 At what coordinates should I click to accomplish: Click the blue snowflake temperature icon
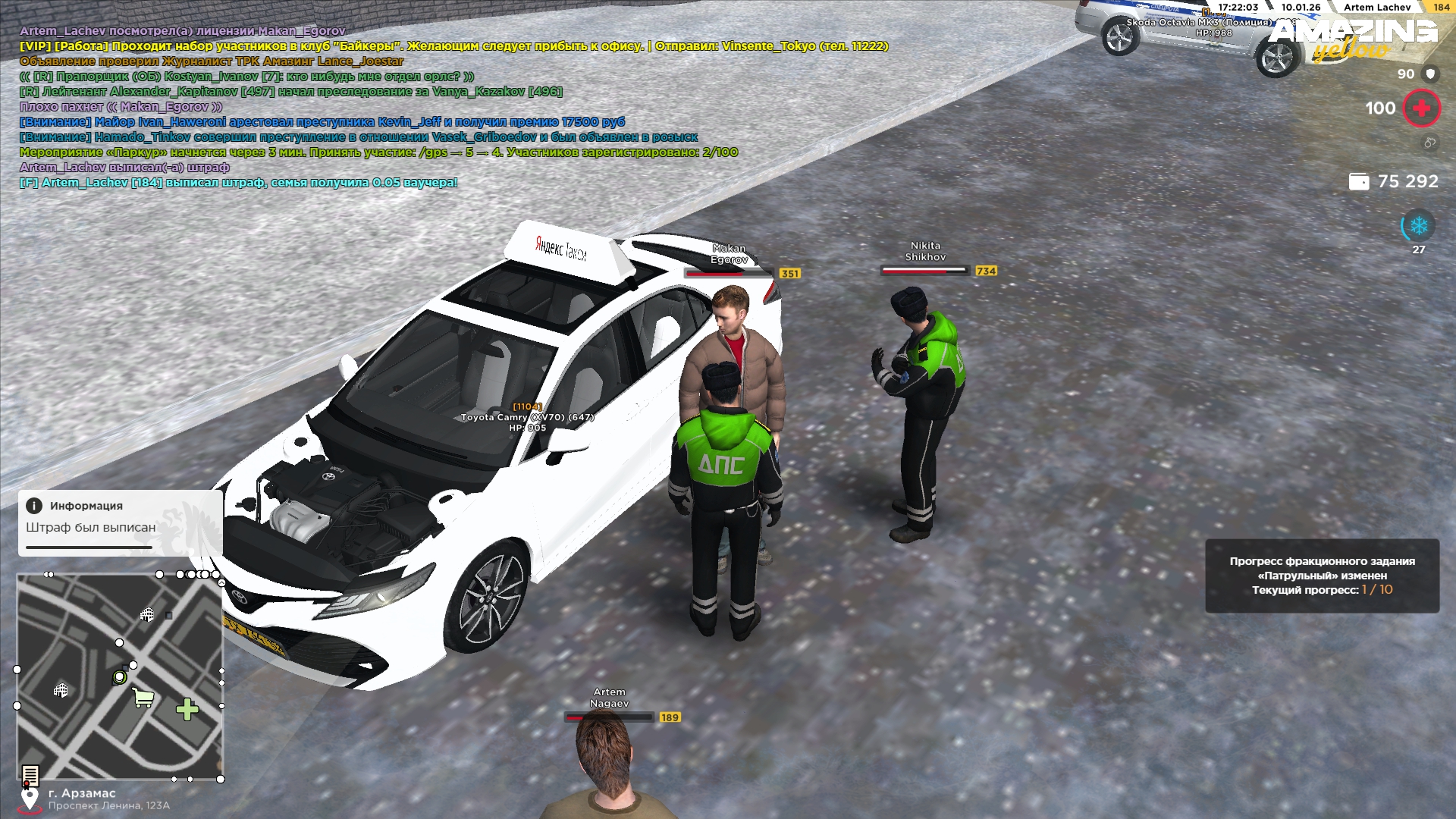click(x=1418, y=226)
